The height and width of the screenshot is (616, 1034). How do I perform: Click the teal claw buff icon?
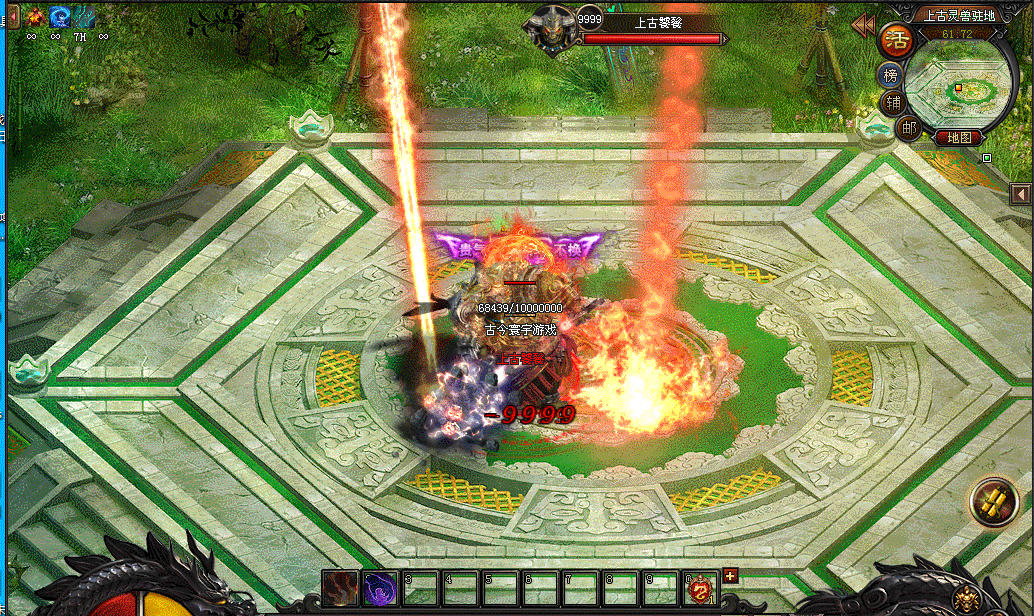tap(85, 16)
